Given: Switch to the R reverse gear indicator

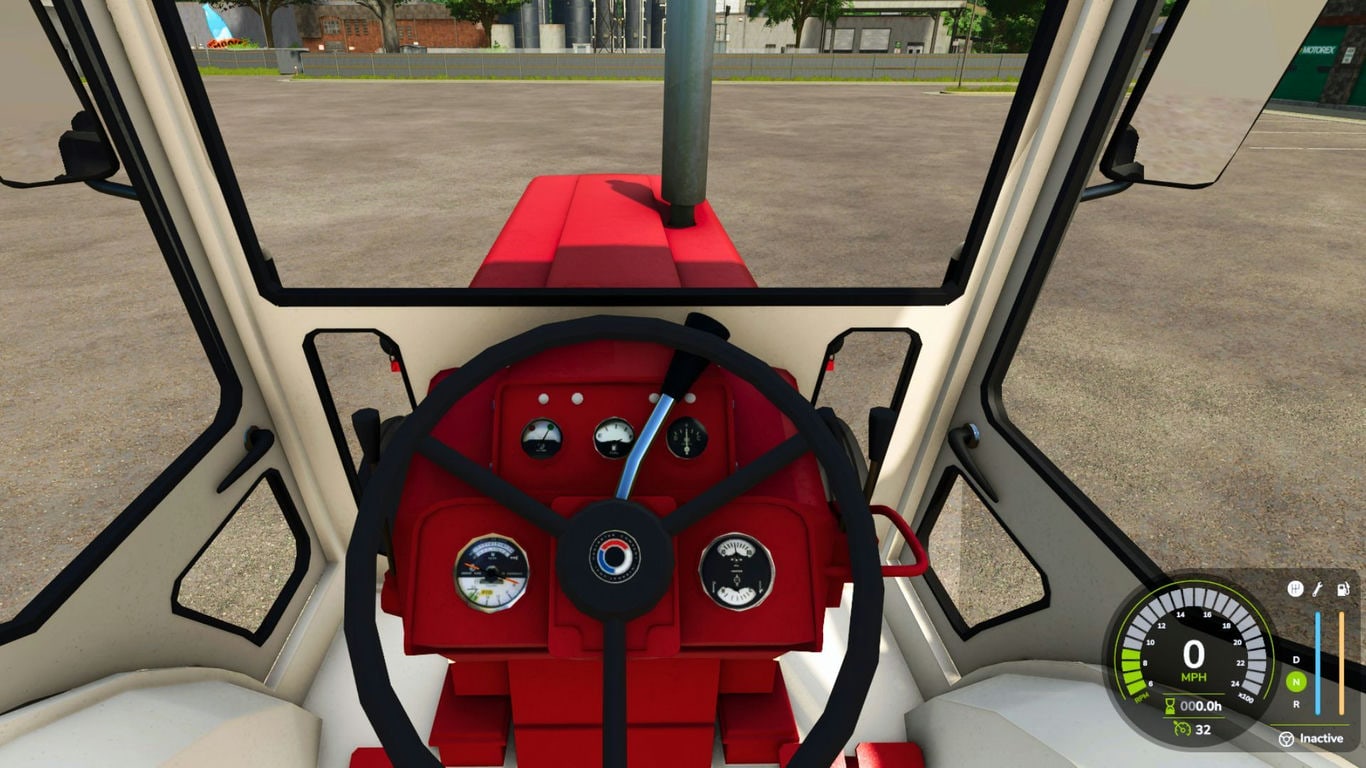Looking at the screenshot, I should coord(1296,704).
